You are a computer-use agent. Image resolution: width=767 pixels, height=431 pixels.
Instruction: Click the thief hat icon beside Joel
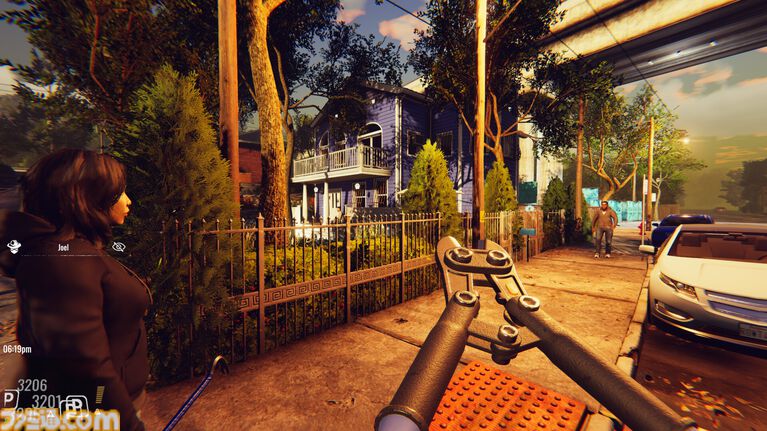15,246
